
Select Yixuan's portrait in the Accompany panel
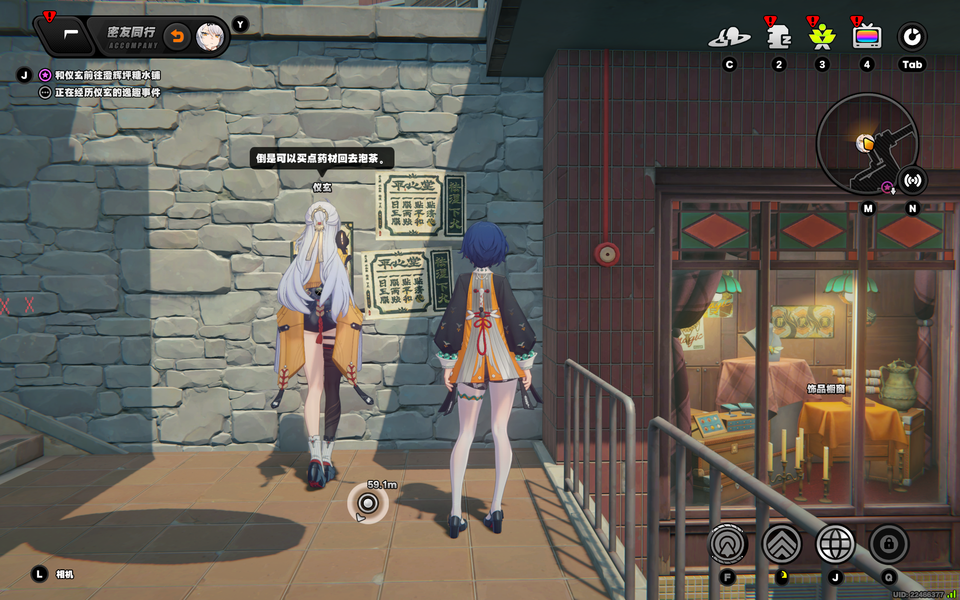click(210, 36)
